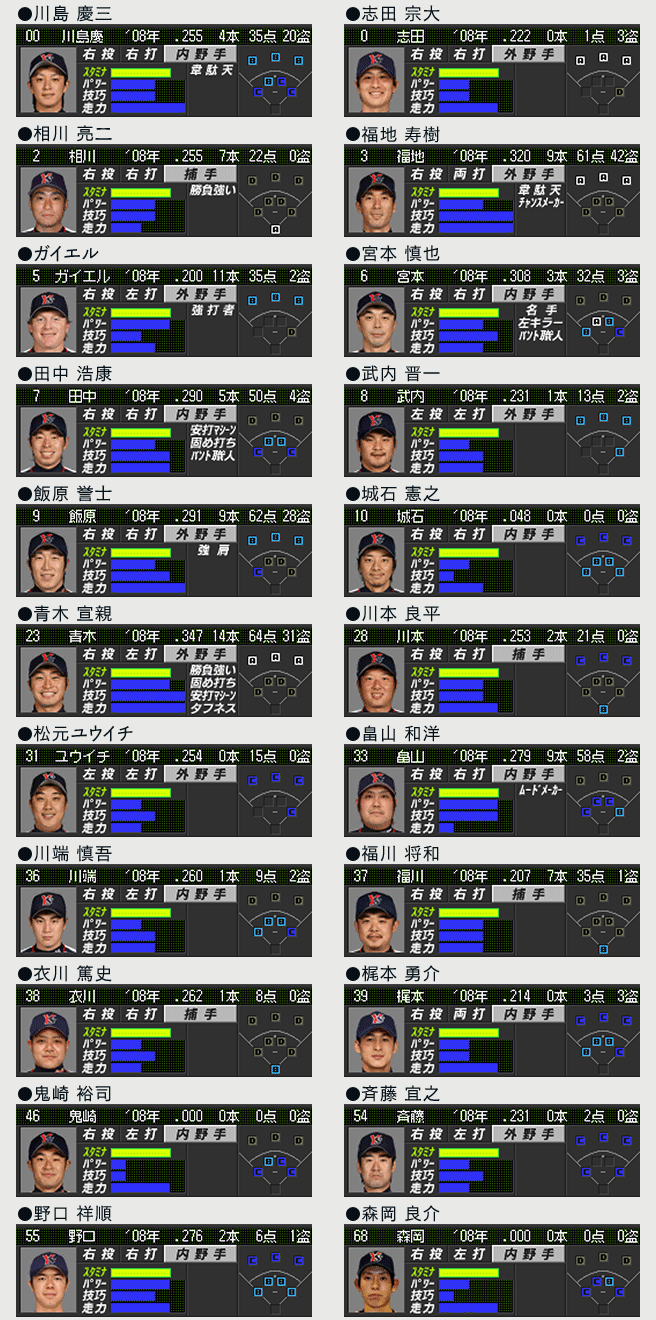Select the 衣川篤史 number 38 card
Screen dimensions: 656x1320
pyautogui.click(x=164, y=1032)
